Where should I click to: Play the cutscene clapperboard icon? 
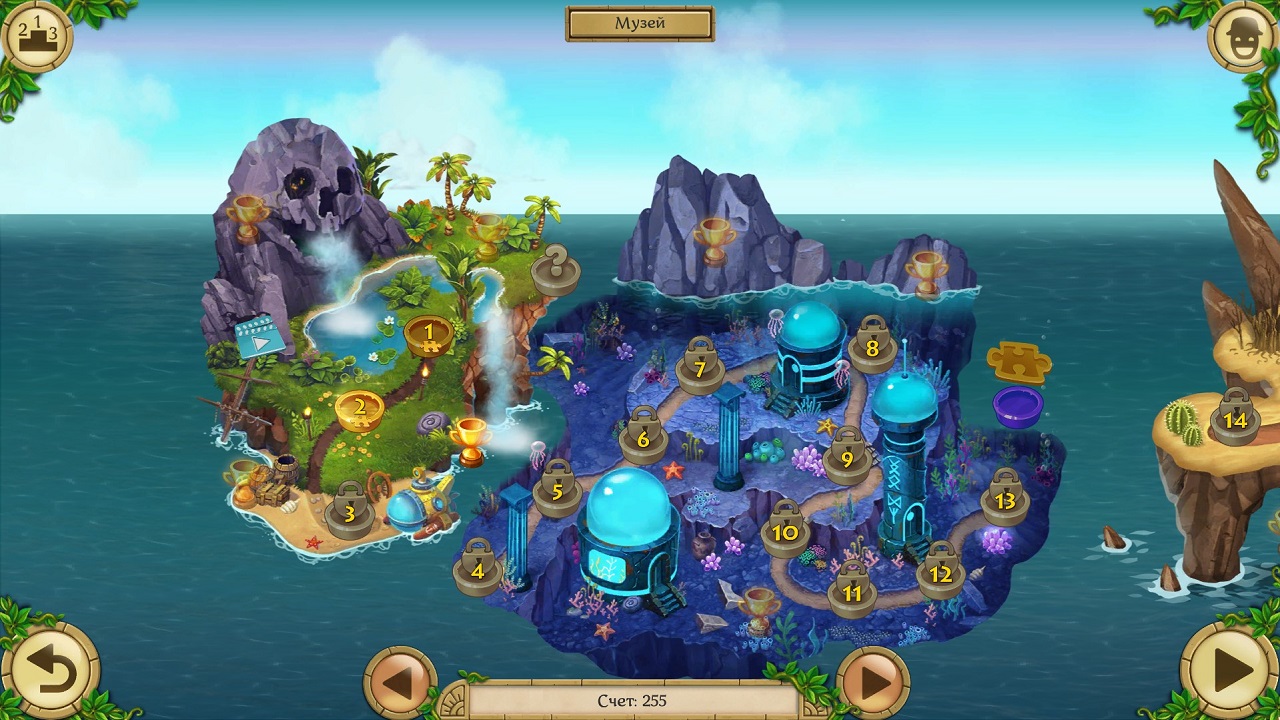(260, 338)
